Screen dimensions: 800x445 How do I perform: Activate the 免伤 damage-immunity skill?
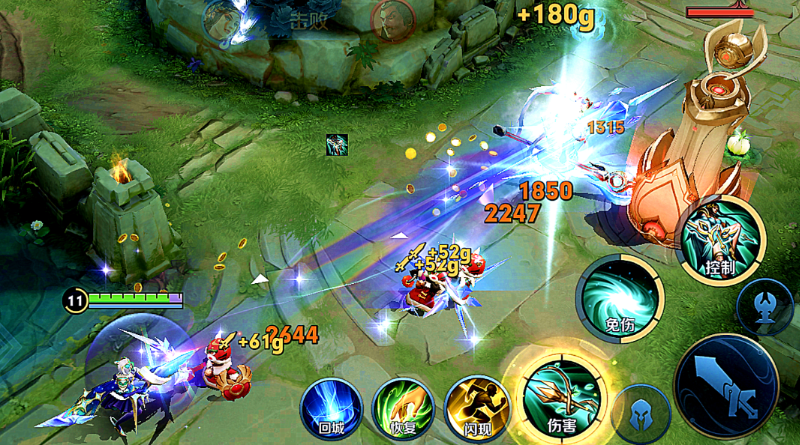[x=620, y=293]
